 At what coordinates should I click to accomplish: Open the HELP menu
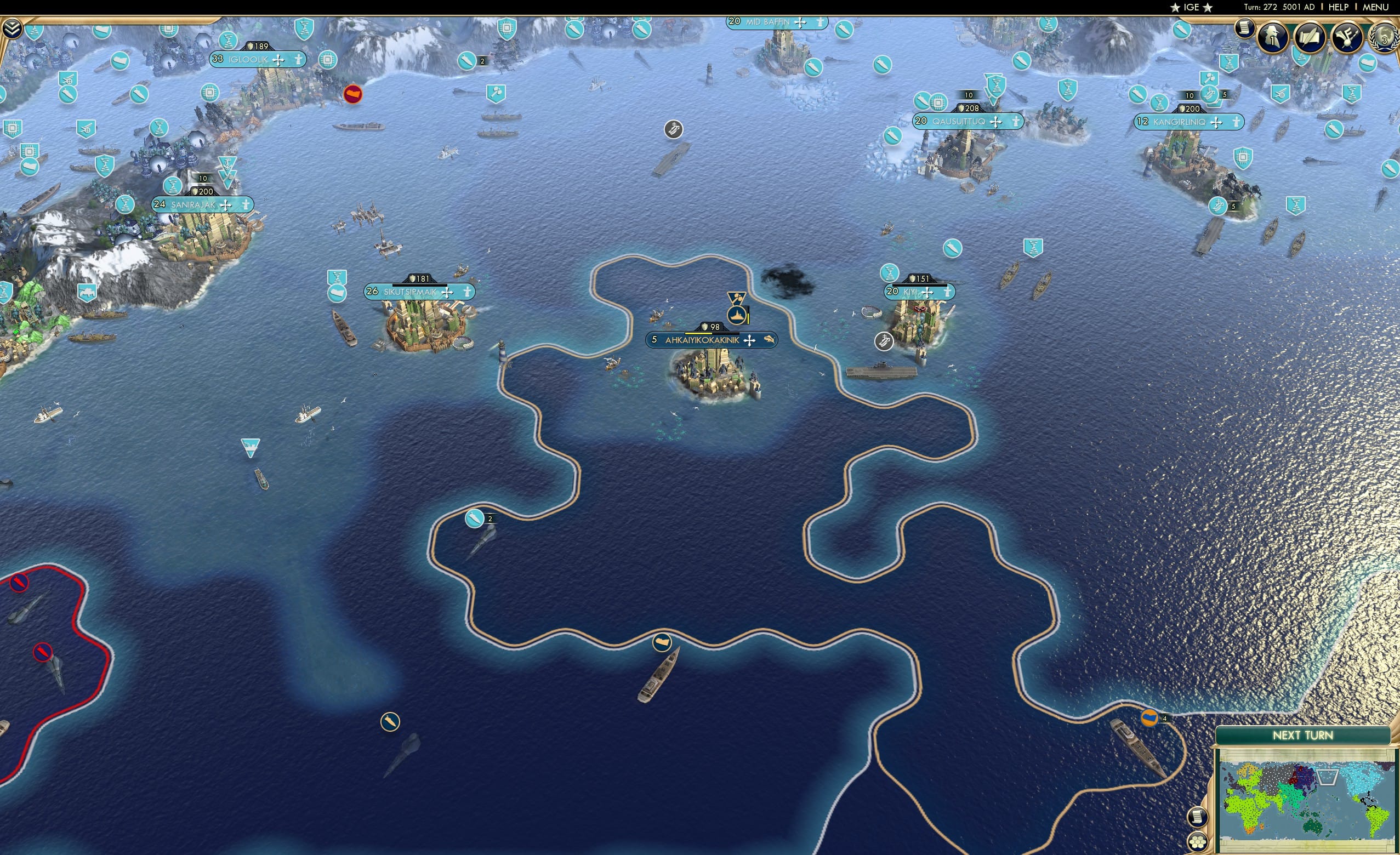1339,7
